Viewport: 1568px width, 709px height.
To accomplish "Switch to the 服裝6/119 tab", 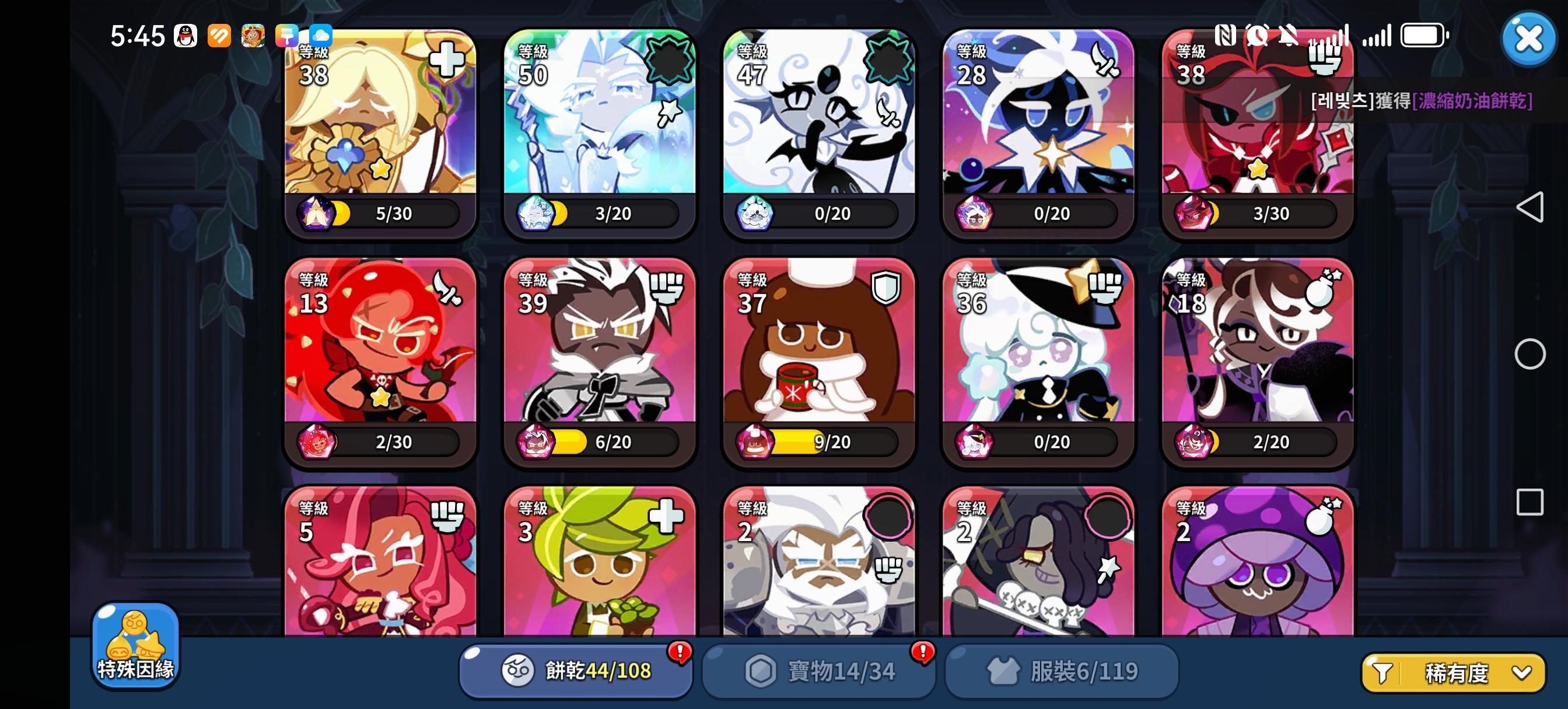I will click(1060, 671).
